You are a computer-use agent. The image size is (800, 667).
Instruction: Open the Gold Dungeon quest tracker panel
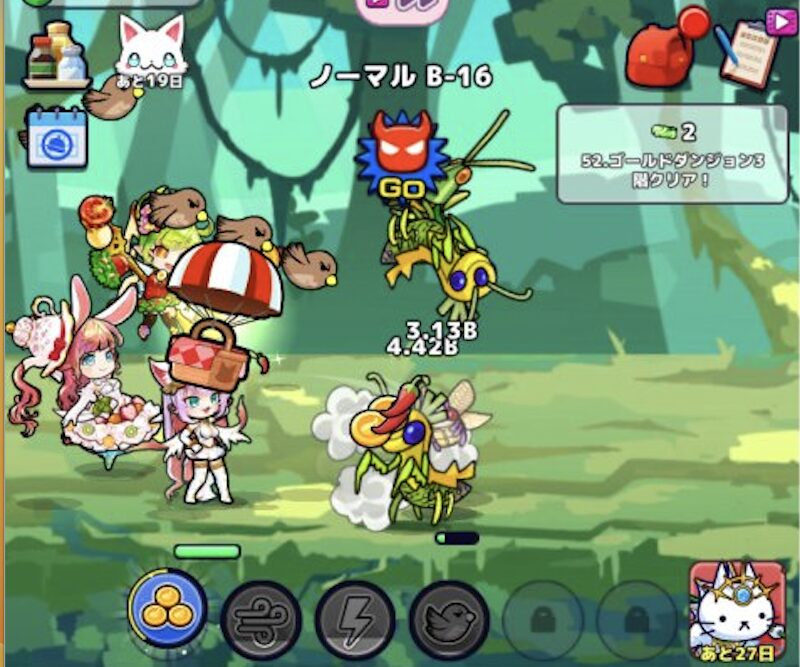[672, 152]
